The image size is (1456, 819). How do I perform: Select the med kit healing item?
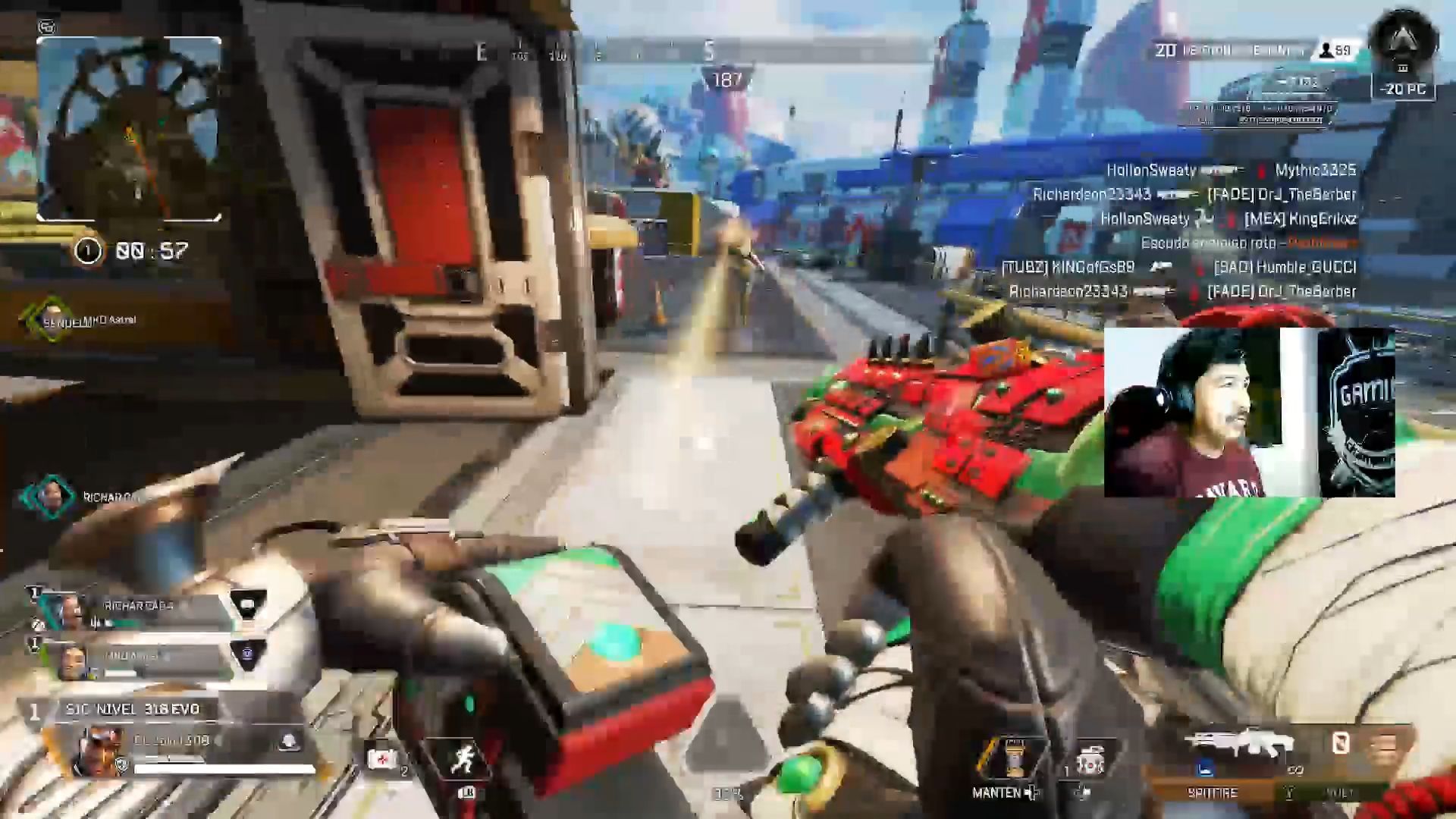[x=381, y=758]
